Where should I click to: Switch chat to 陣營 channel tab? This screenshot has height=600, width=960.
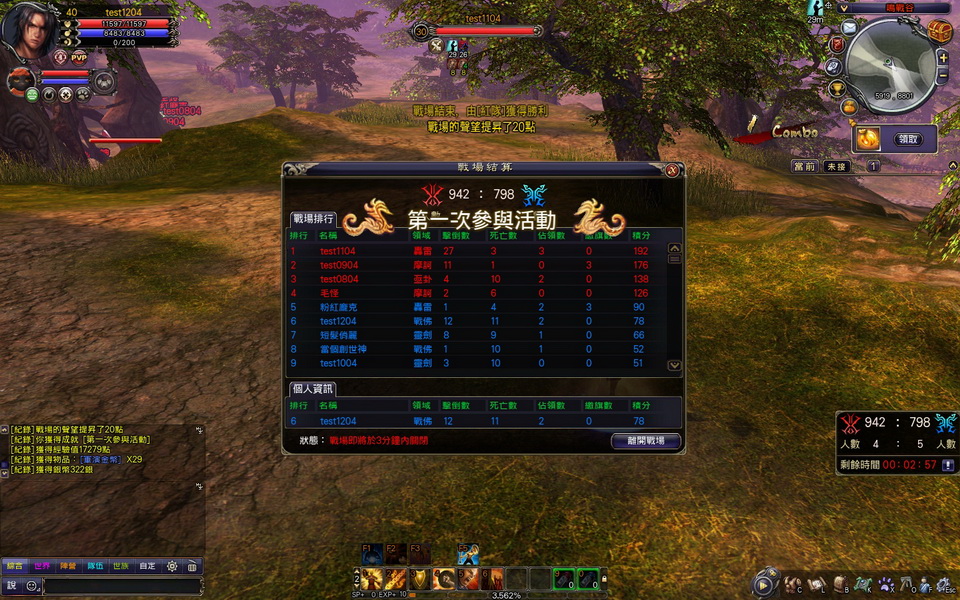tap(68, 566)
